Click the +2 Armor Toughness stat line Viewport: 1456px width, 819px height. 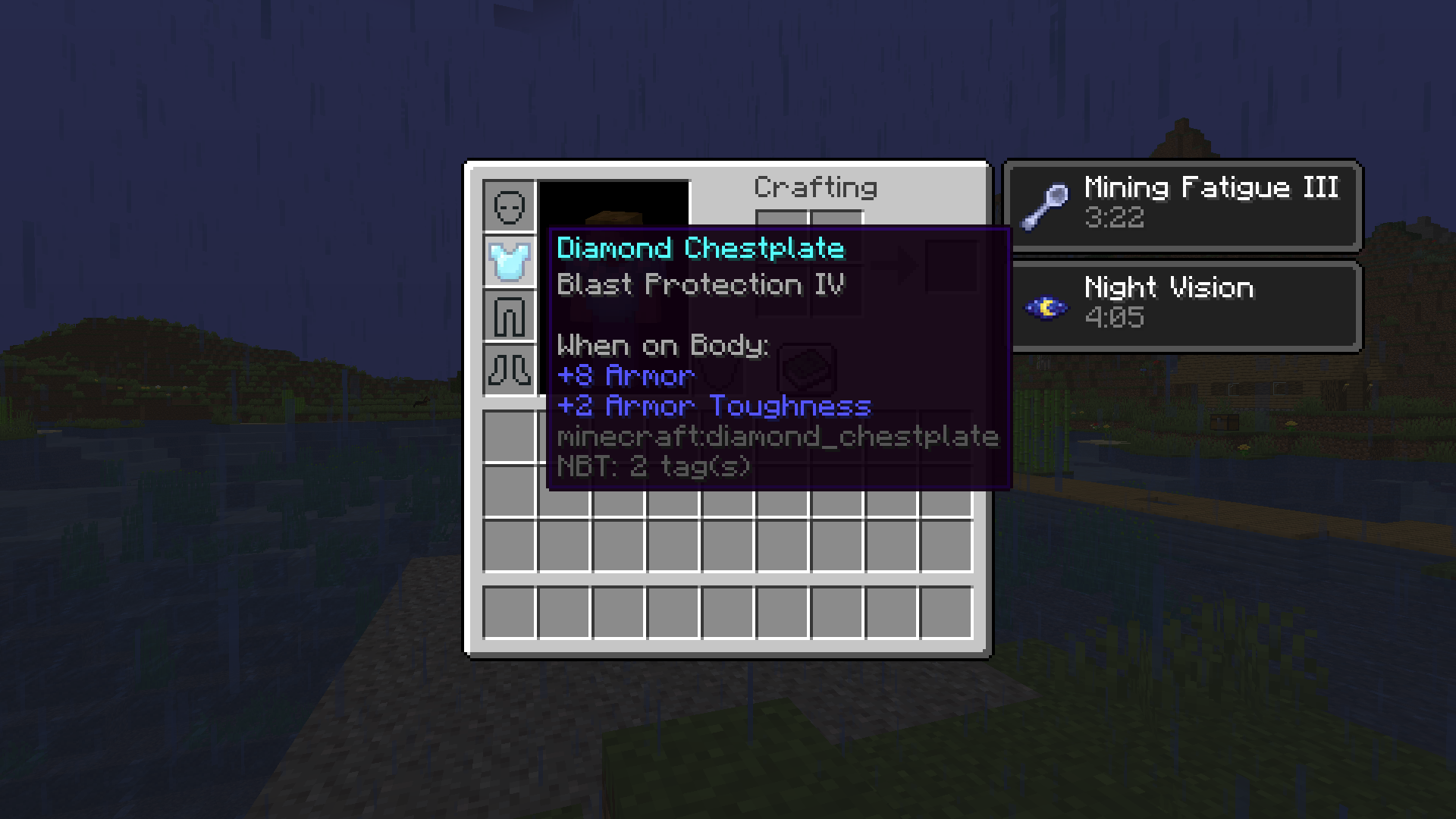tap(714, 406)
